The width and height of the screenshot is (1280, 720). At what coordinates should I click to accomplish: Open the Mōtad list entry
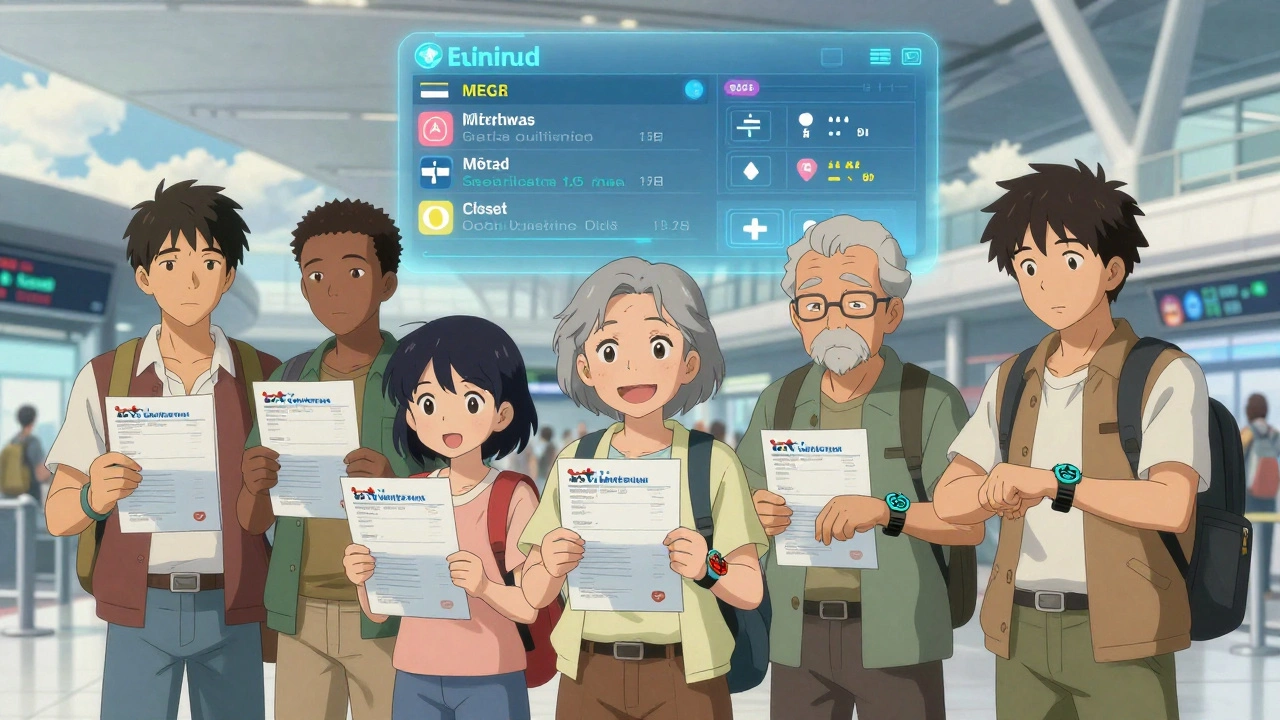pos(560,172)
